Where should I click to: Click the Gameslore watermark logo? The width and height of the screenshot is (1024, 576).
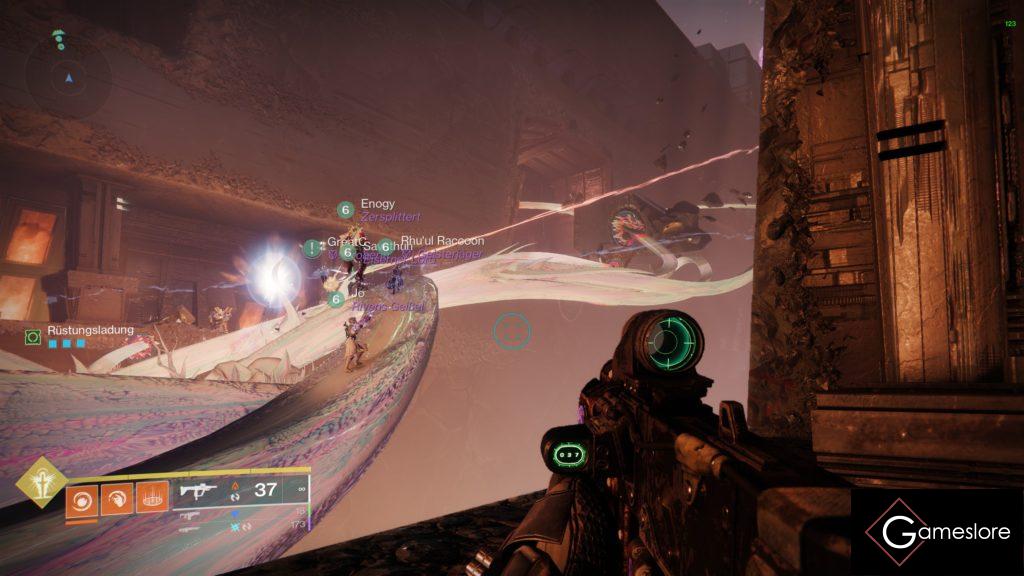[937, 531]
